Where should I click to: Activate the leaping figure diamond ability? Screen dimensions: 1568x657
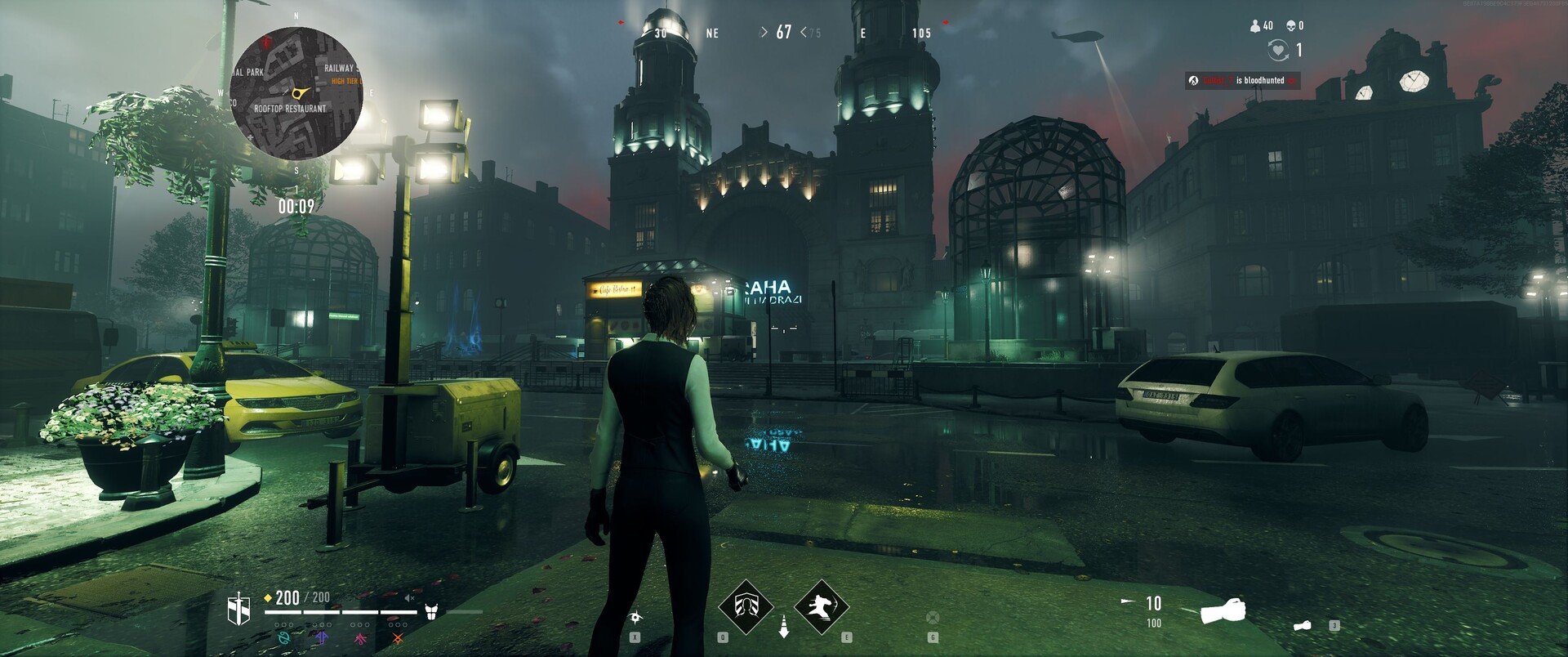pos(822,607)
